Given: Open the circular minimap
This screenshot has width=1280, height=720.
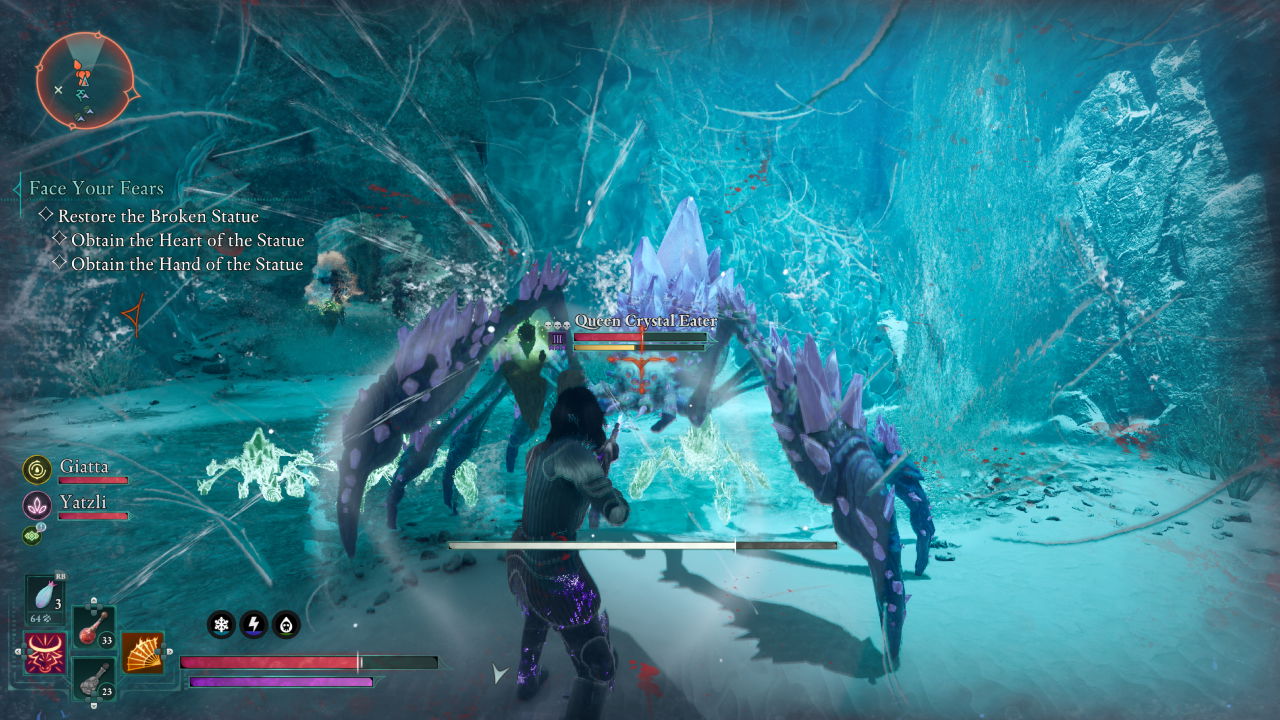Looking at the screenshot, I should coord(84,80).
